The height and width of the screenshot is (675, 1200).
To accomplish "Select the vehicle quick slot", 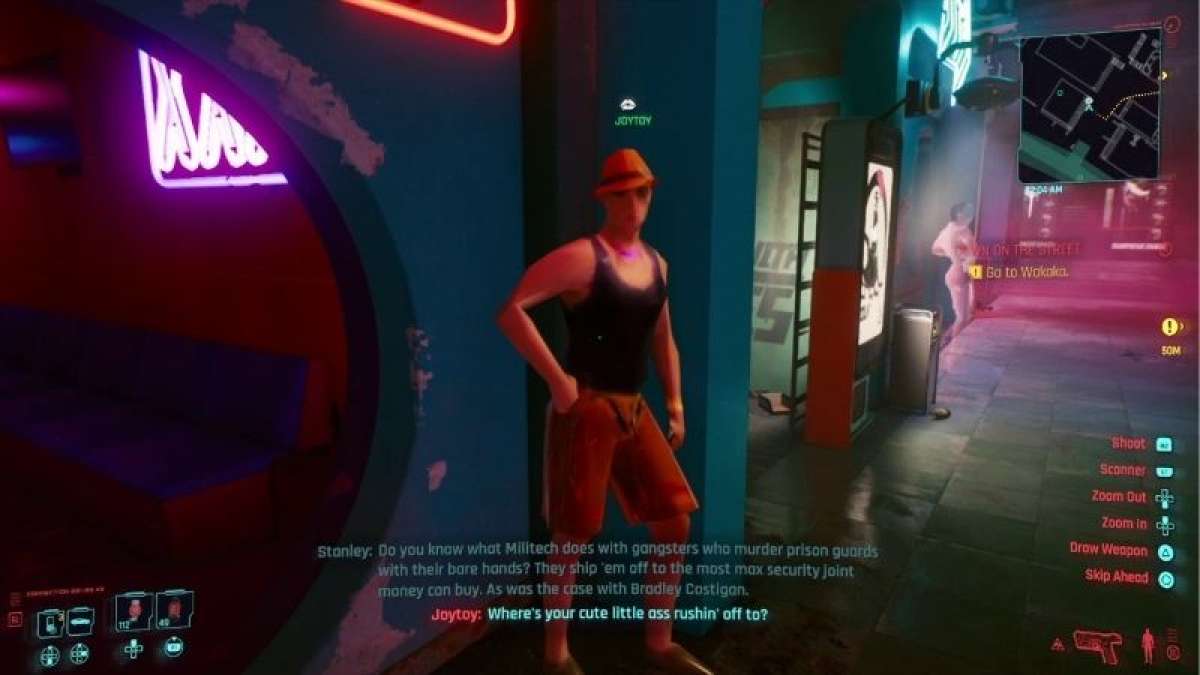I will 80,621.
